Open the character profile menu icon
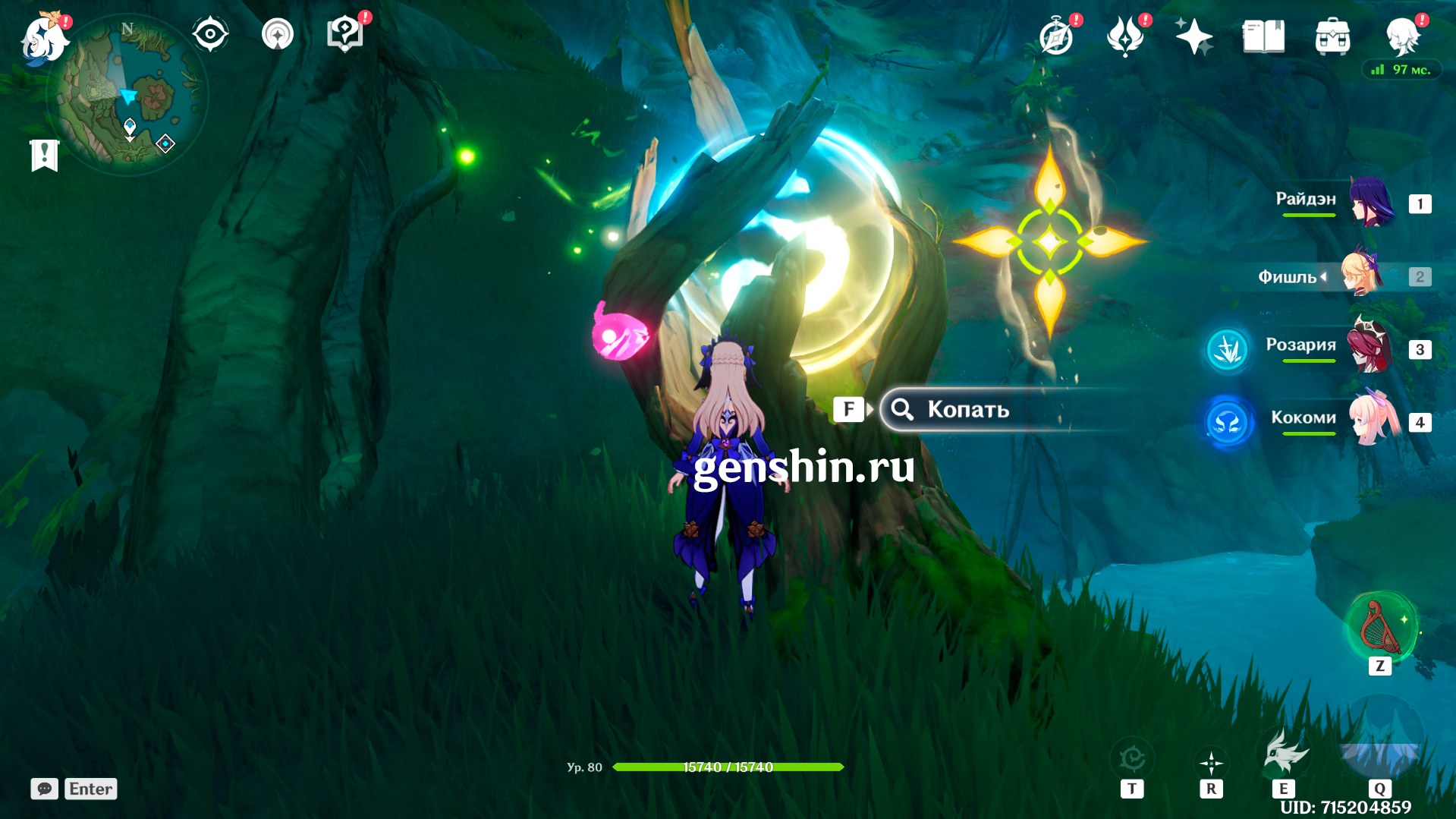Viewport: 1456px width, 819px height. pyautogui.click(x=1402, y=36)
